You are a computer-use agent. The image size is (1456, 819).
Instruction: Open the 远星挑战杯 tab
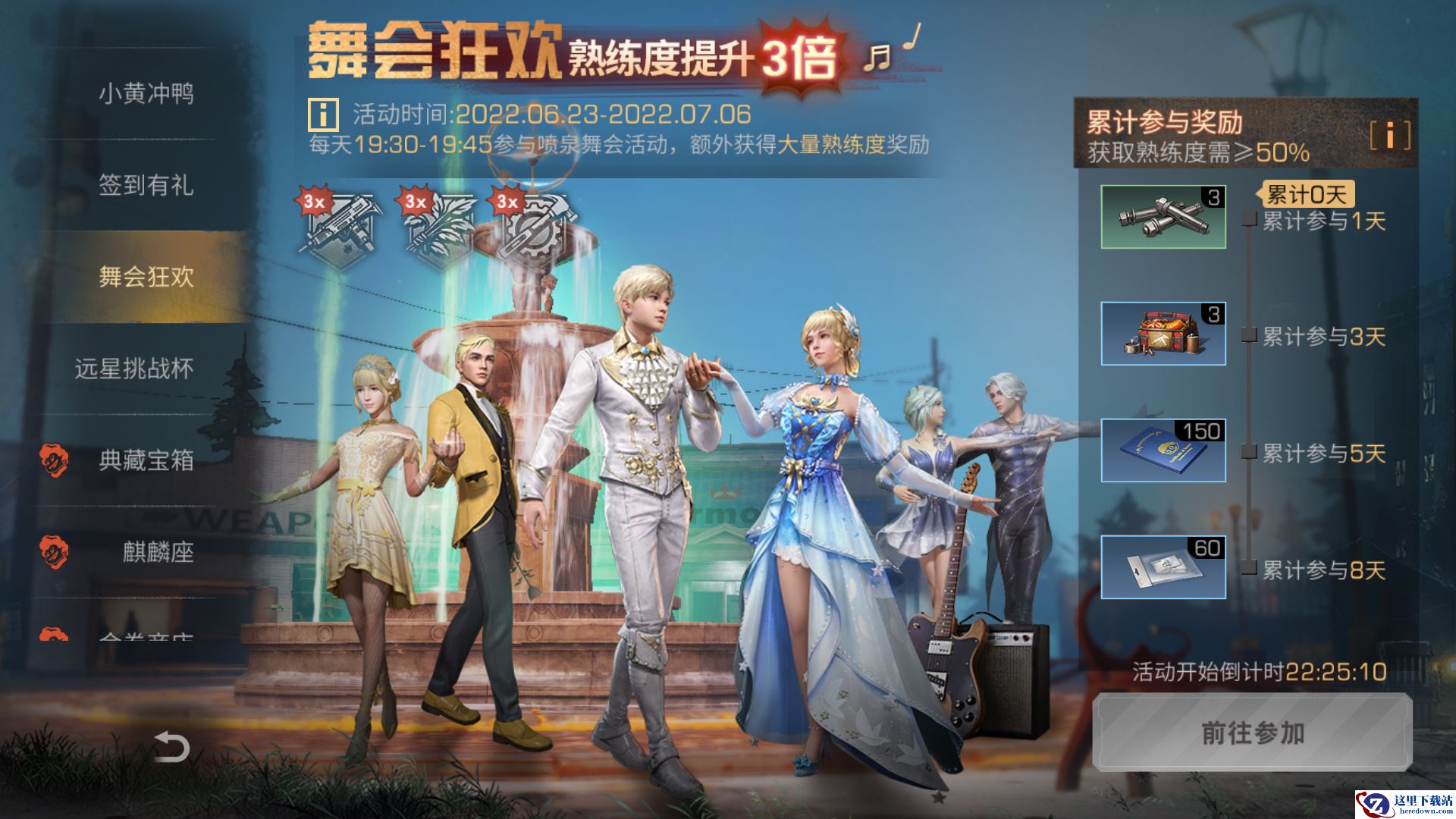pyautogui.click(x=149, y=369)
